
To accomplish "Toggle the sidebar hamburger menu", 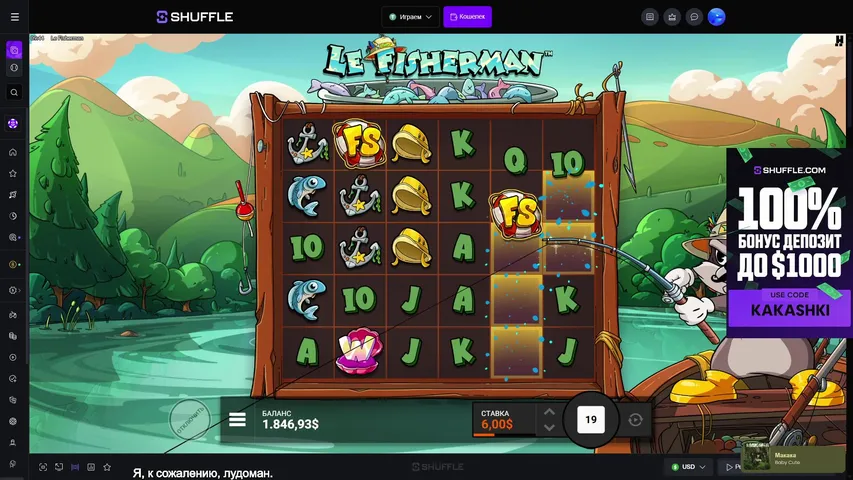I will click(x=14, y=17).
